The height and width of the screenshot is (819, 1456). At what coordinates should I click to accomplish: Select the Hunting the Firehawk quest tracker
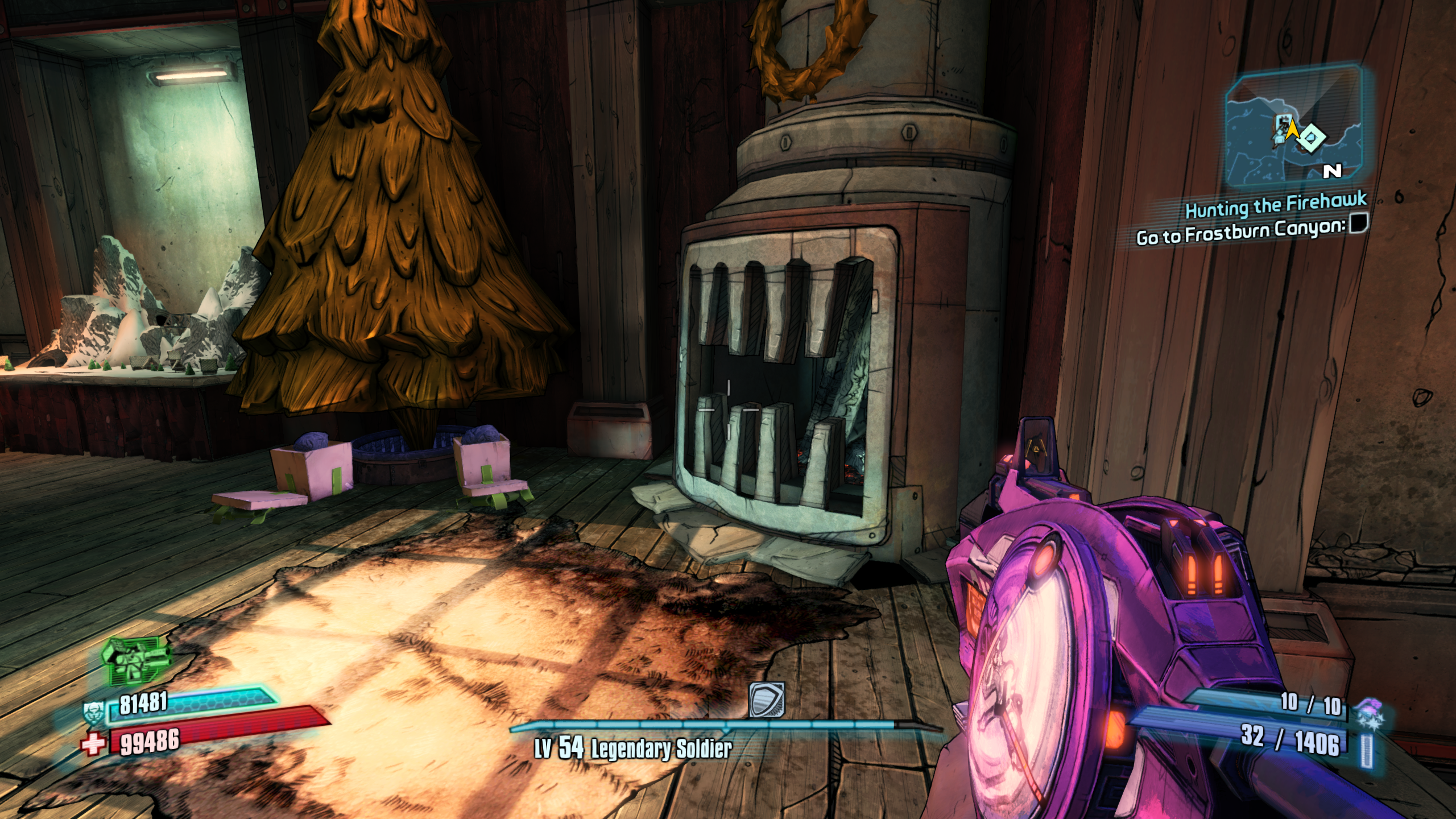tap(1276, 205)
